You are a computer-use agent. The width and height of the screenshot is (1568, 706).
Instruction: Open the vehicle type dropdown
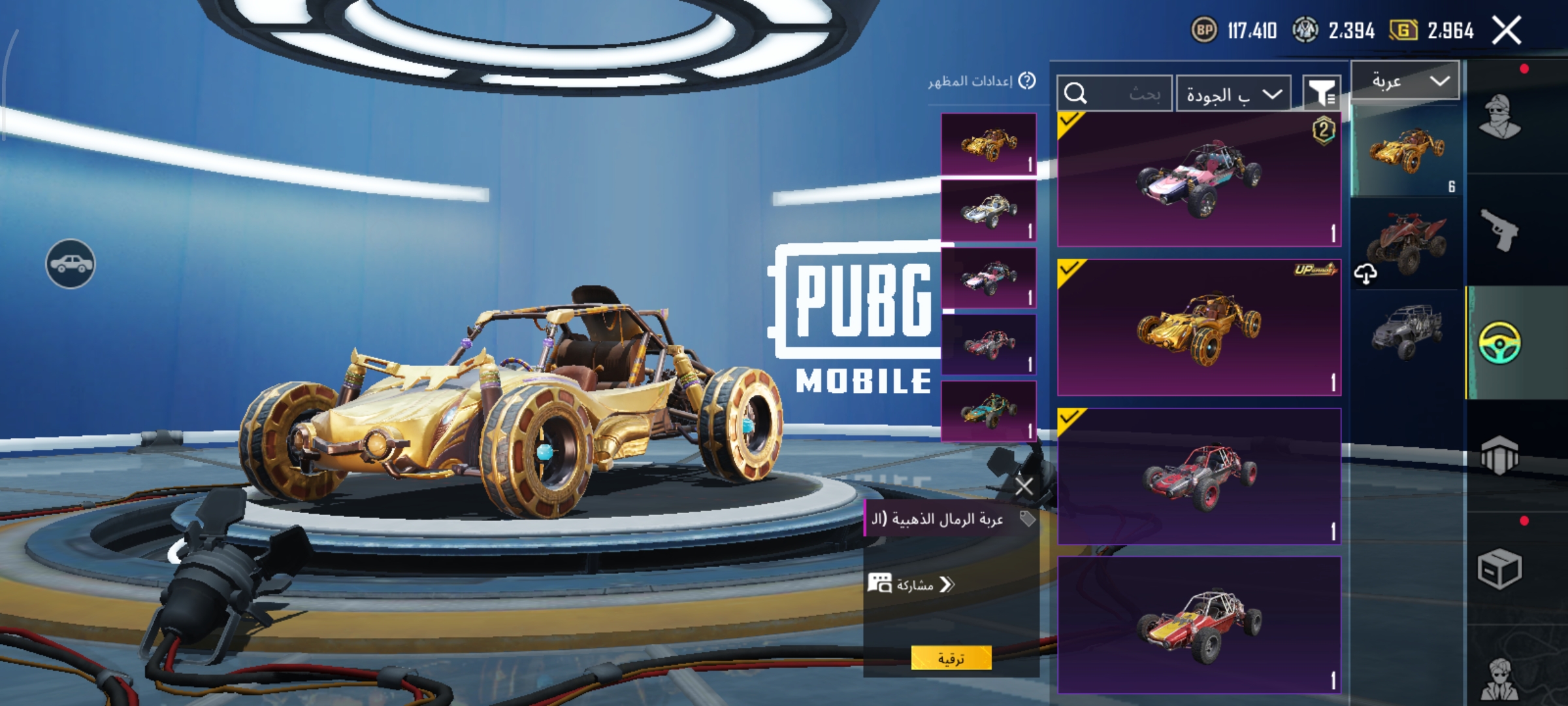[x=1405, y=81]
